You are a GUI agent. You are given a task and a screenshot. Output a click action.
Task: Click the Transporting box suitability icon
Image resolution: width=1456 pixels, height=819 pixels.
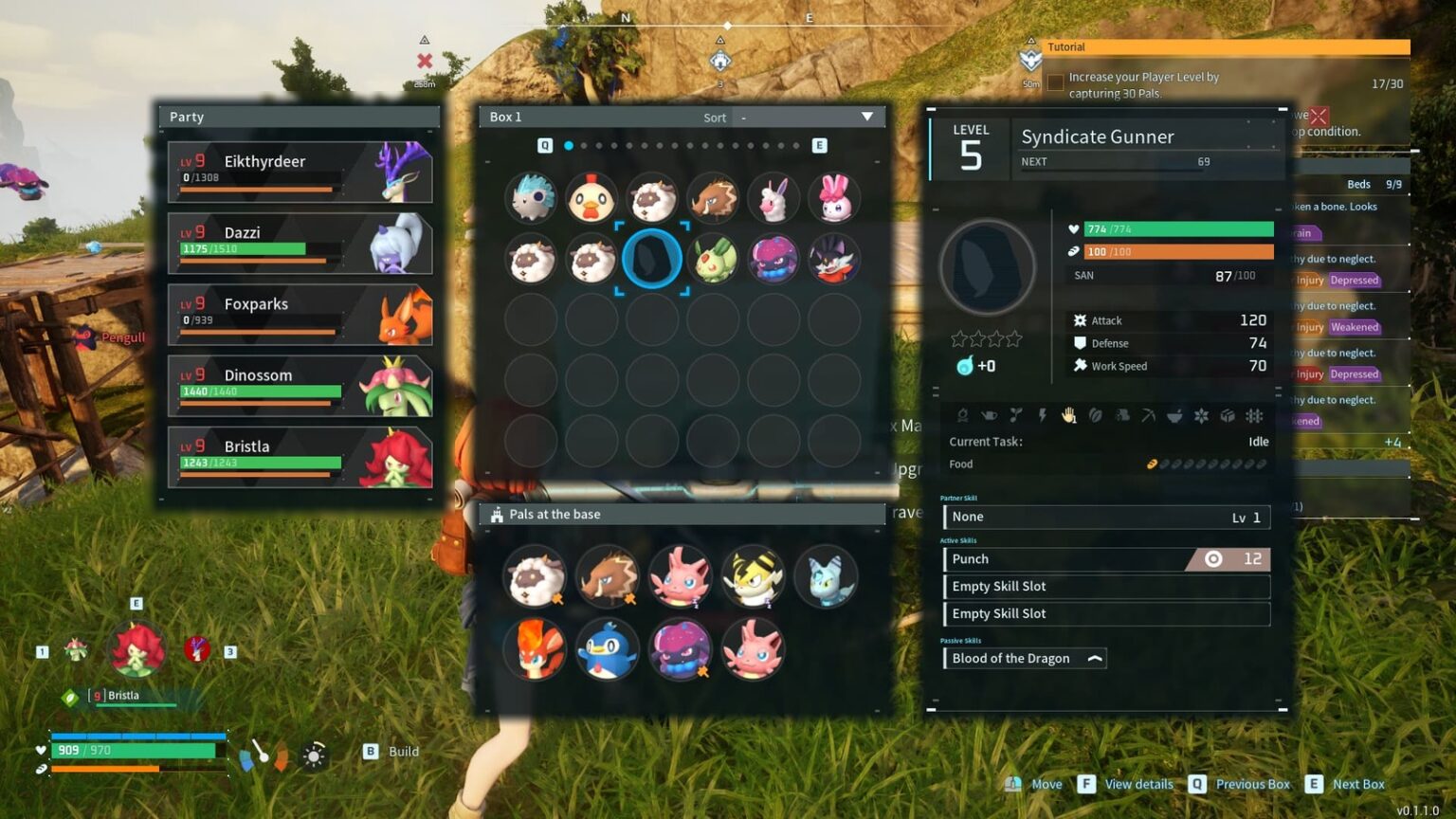pos(1228,415)
